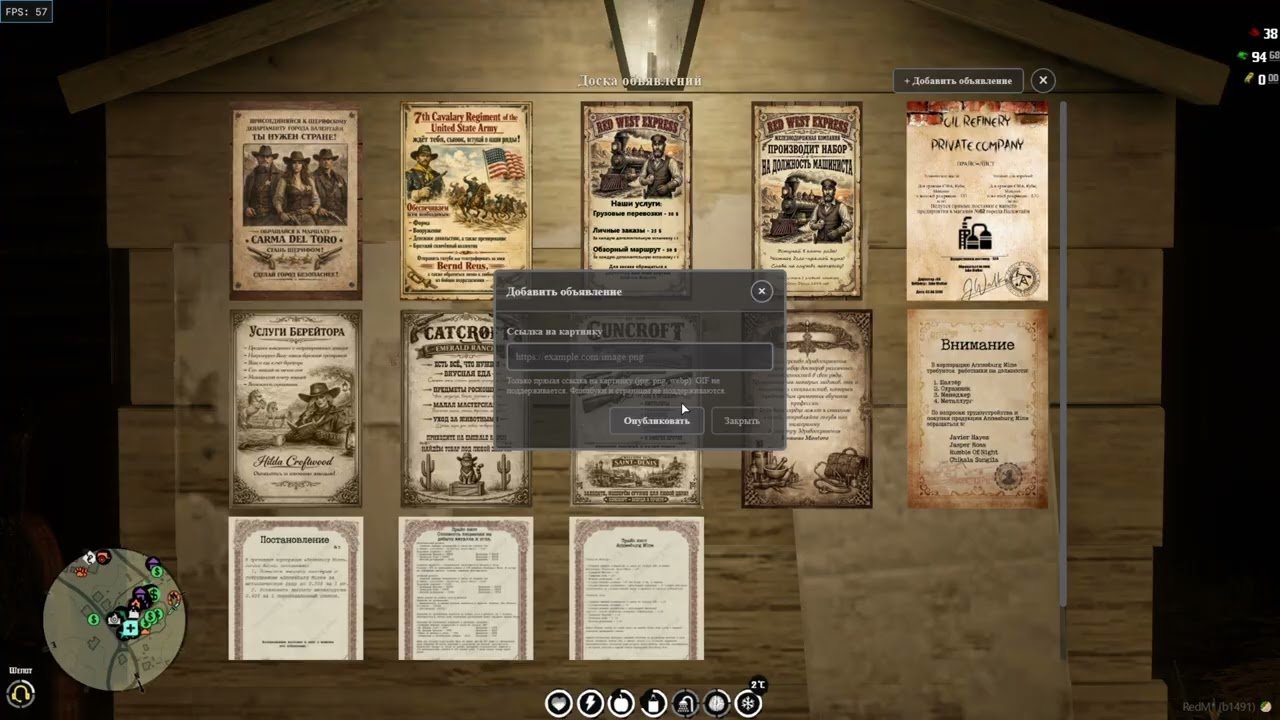Publish the notice with the Опубликовать button
This screenshot has height=720, width=1280.
pos(656,421)
